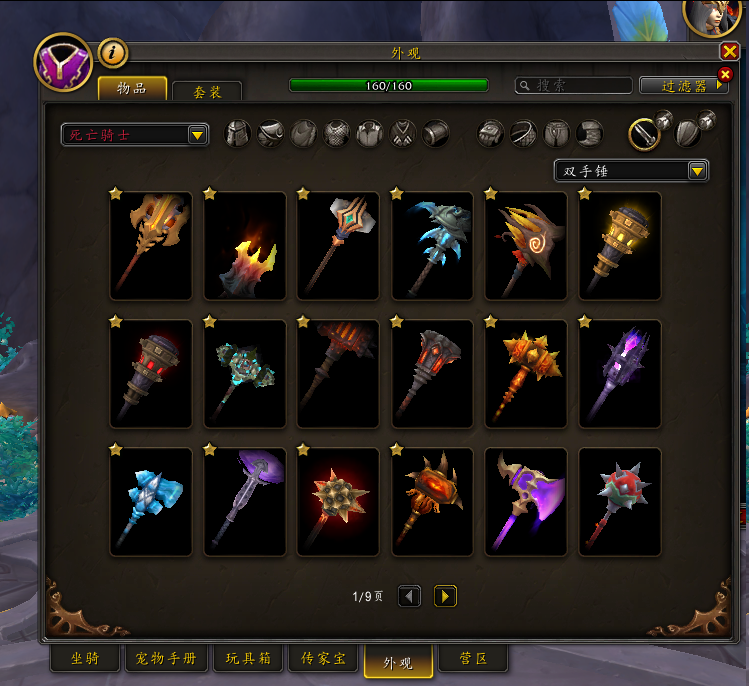Open the 过滤器 filter menu

[684, 86]
